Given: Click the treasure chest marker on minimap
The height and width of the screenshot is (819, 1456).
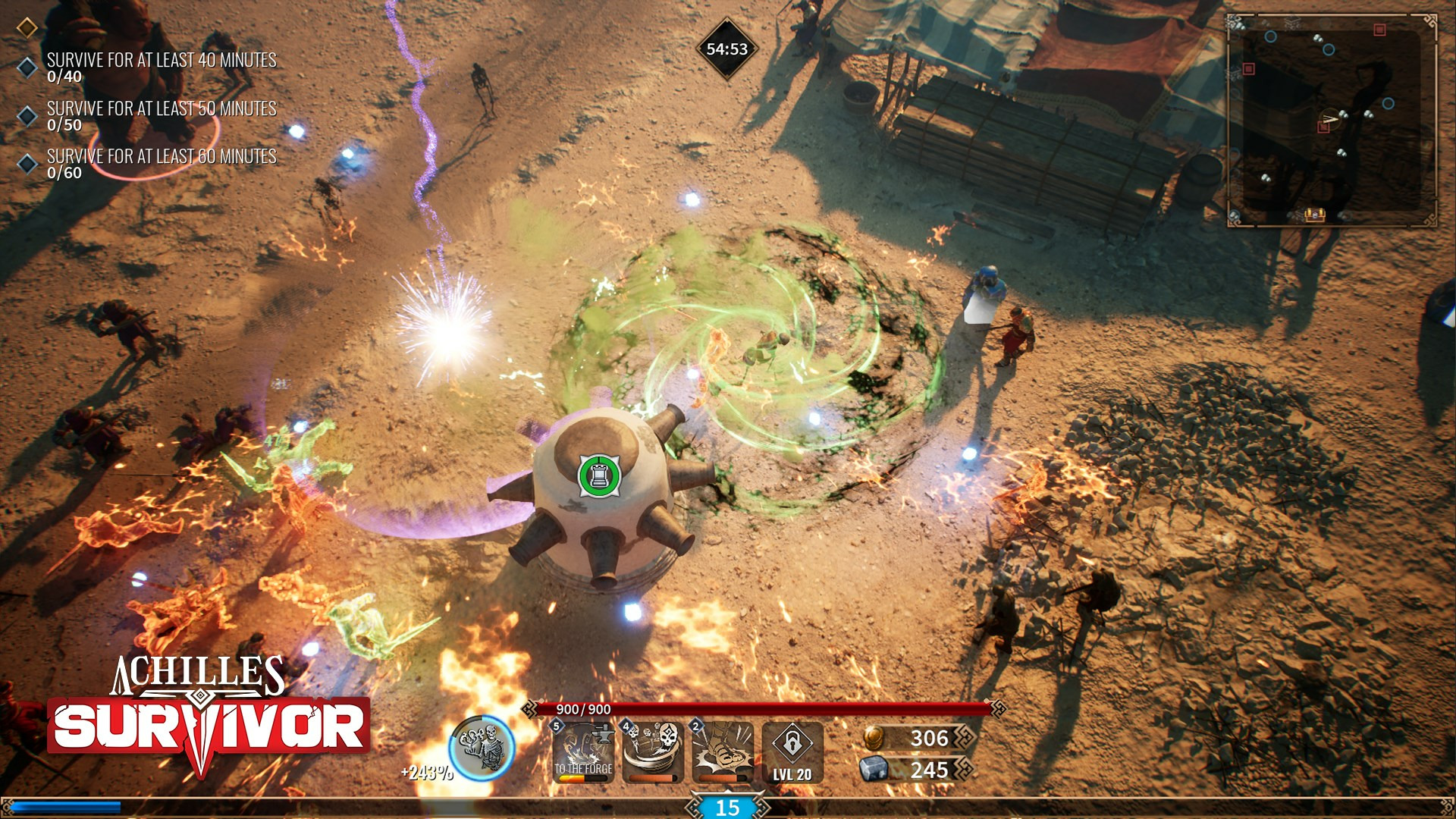Looking at the screenshot, I should coord(1314,215).
